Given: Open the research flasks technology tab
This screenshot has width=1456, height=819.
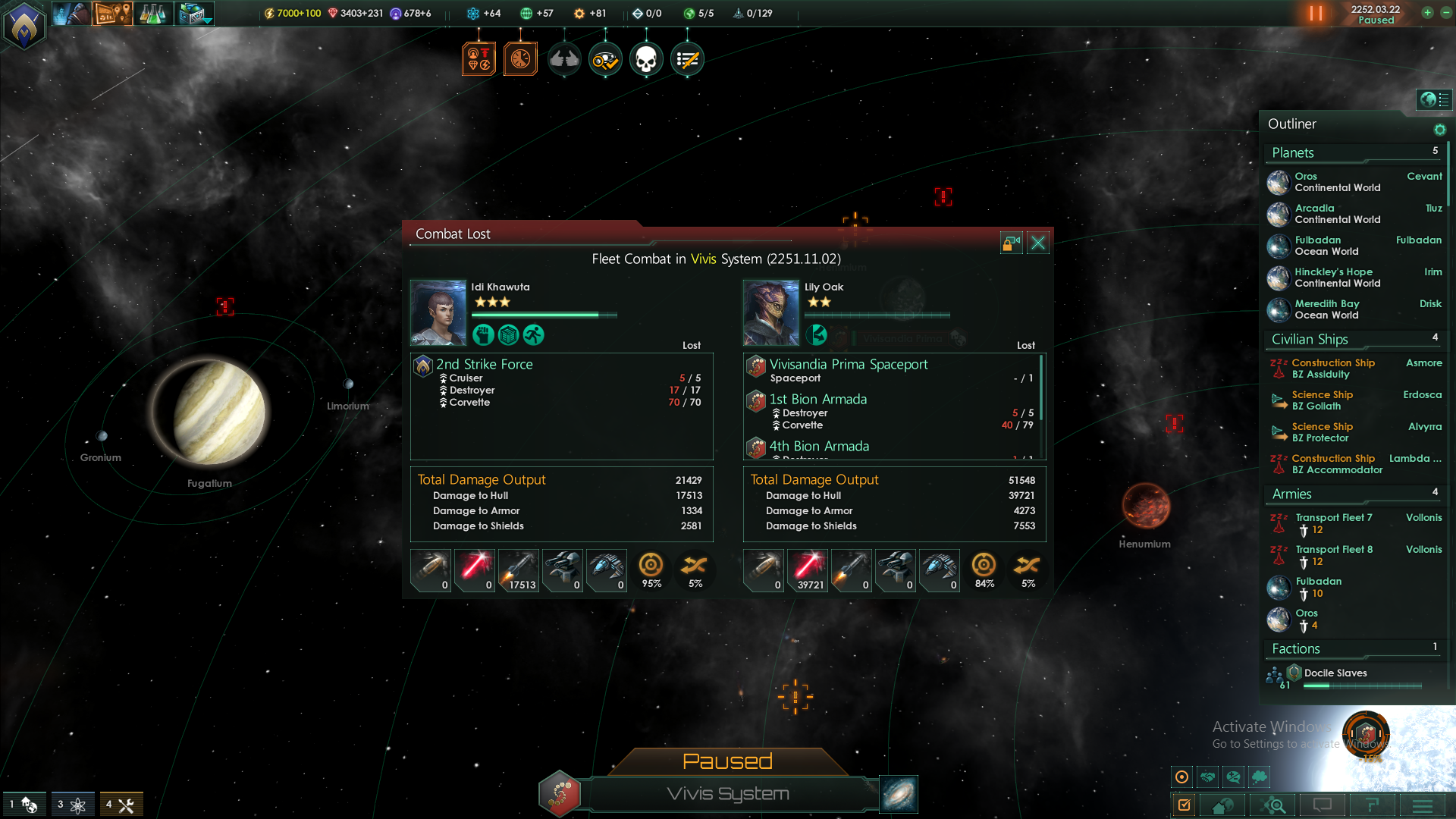Looking at the screenshot, I should point(152,14).
